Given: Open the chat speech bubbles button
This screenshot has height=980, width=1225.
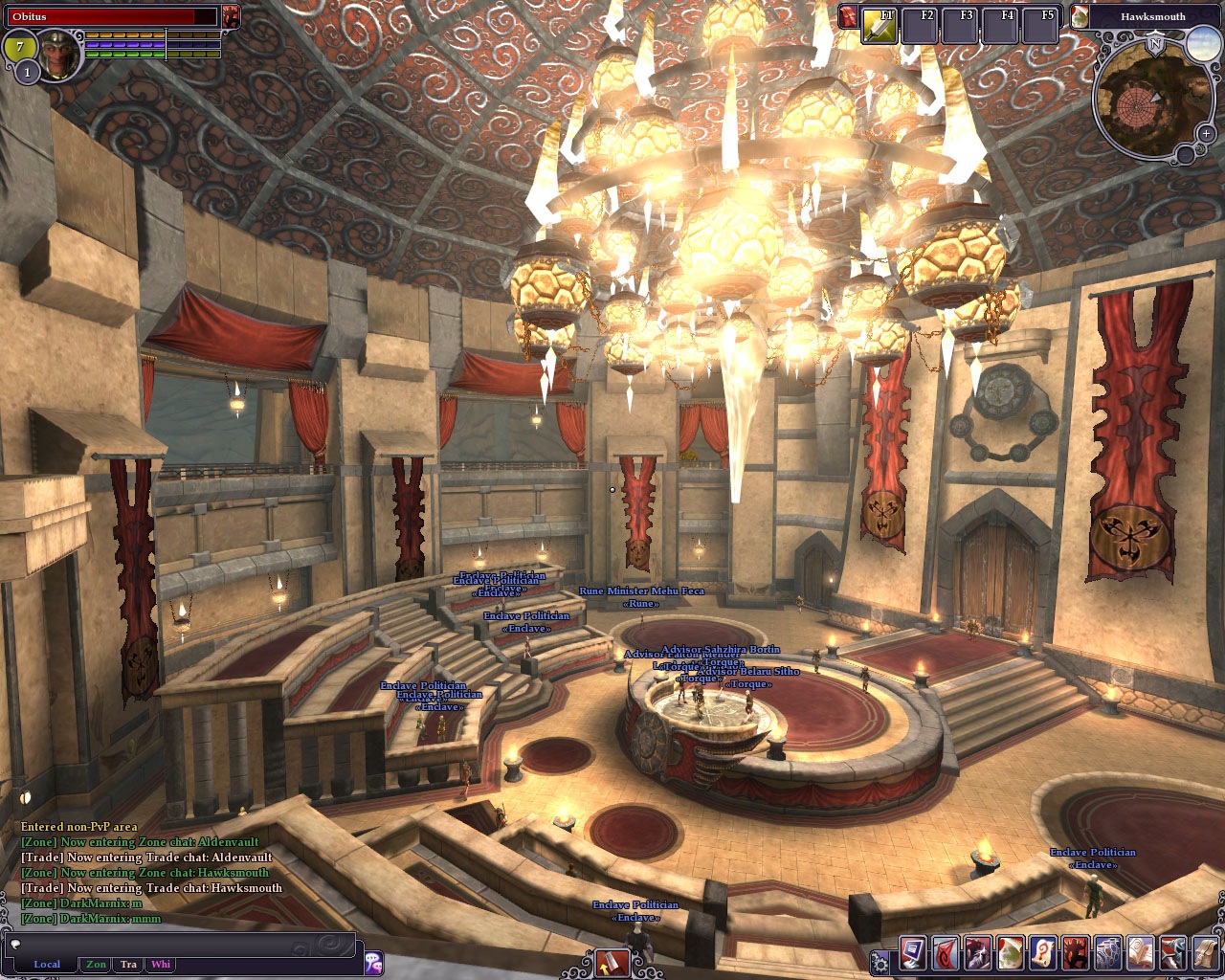Looking at the screenshot, I should 373,962.
